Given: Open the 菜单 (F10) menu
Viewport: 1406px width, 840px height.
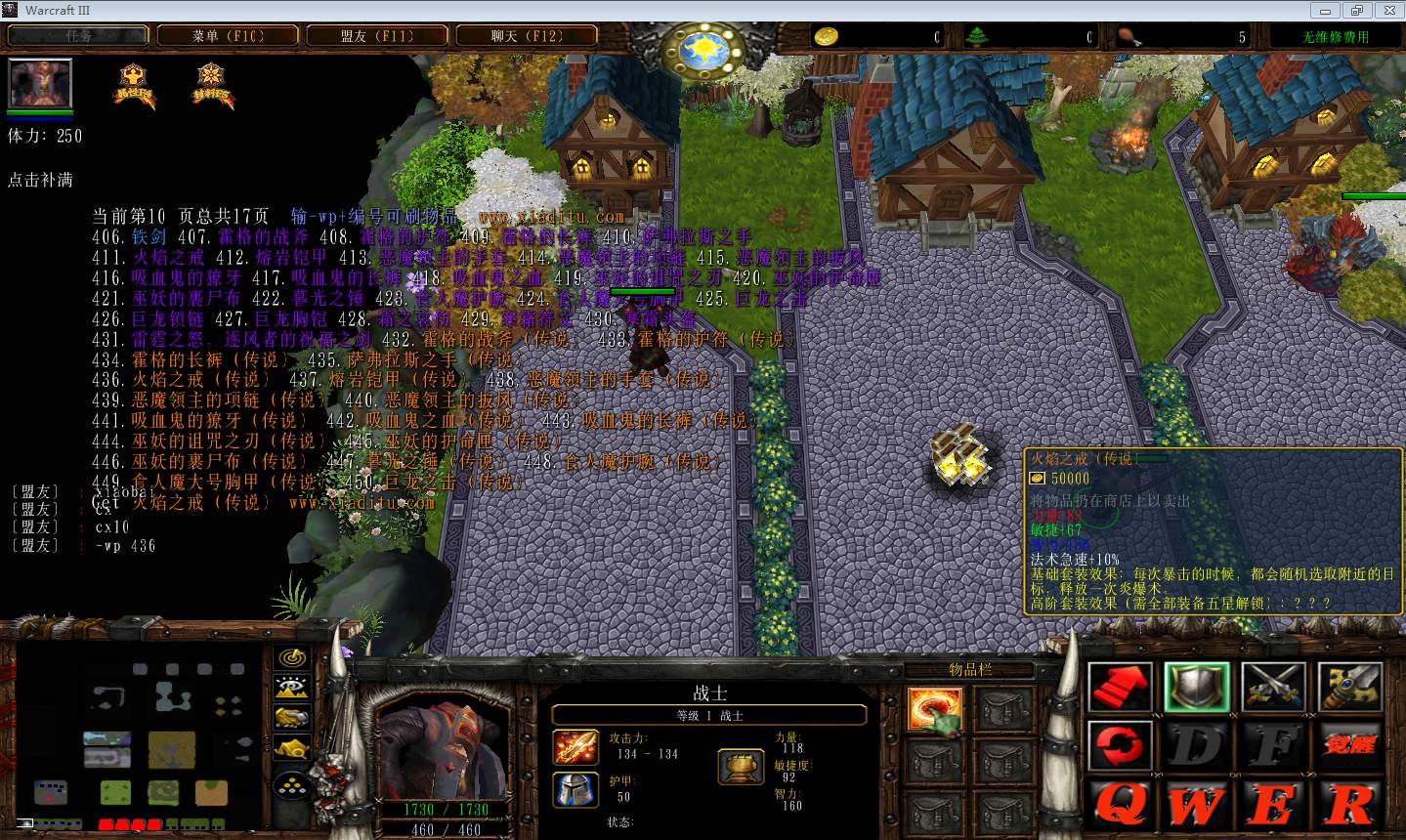Looking at the screenshot, I should pos(228,36).
